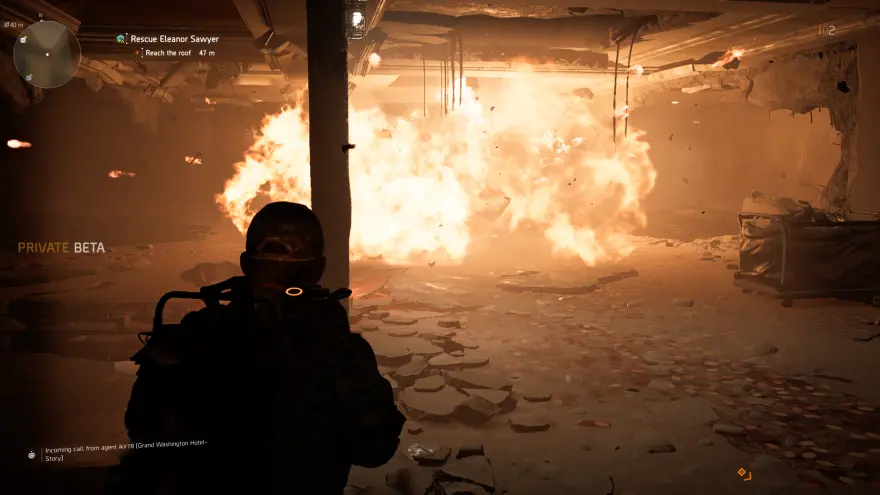880x495 pixels.
Task: Open the circular minimap
Action: pyautogui.click(x=47, y=54)
